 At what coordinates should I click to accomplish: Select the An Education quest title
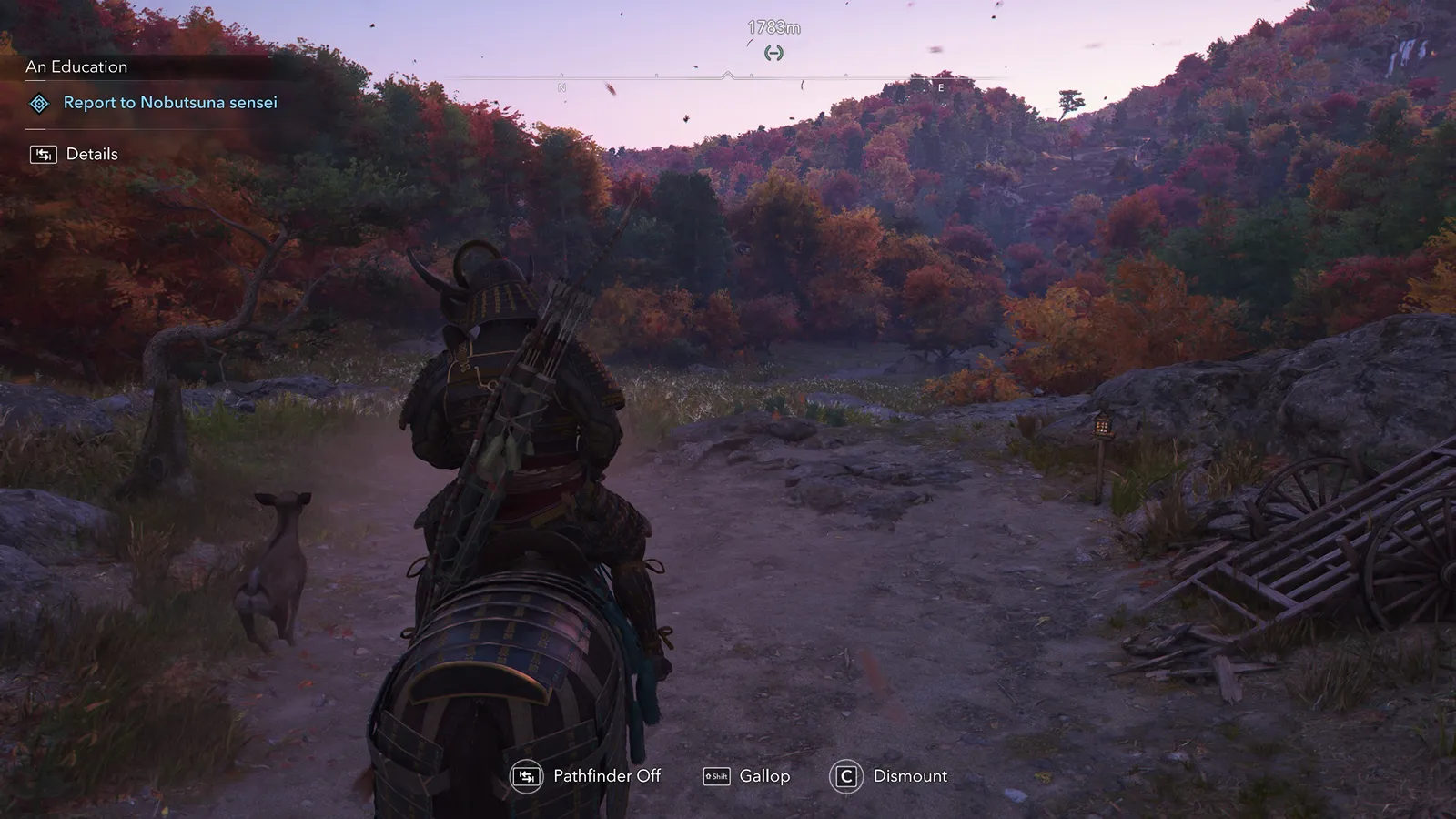click(x=76, y=66)
